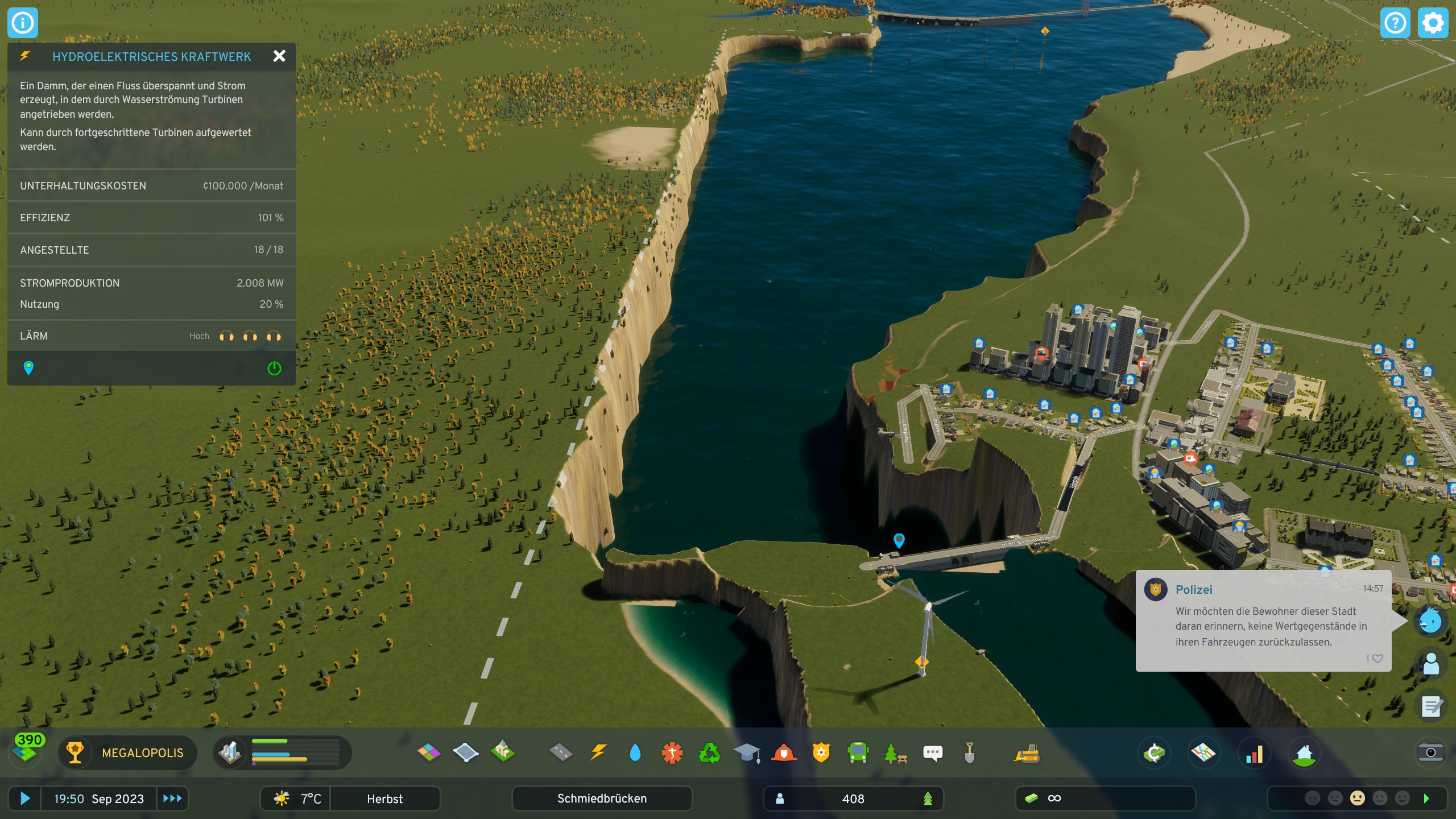Open the statistics bar chart panel
This screenshot has width=1456, height=819.
(x=1254, y=754)
